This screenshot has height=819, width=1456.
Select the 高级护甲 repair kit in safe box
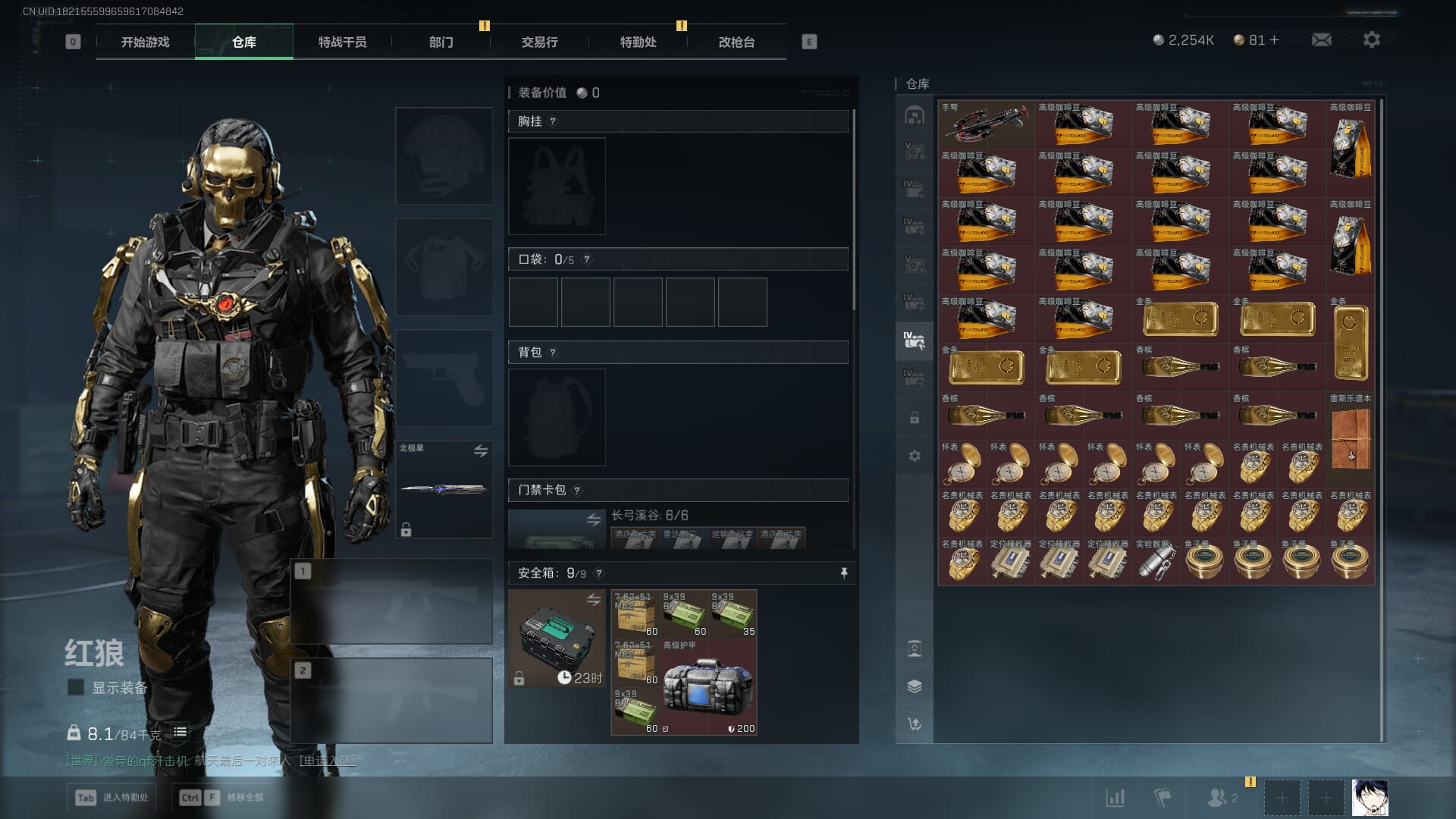708,689
